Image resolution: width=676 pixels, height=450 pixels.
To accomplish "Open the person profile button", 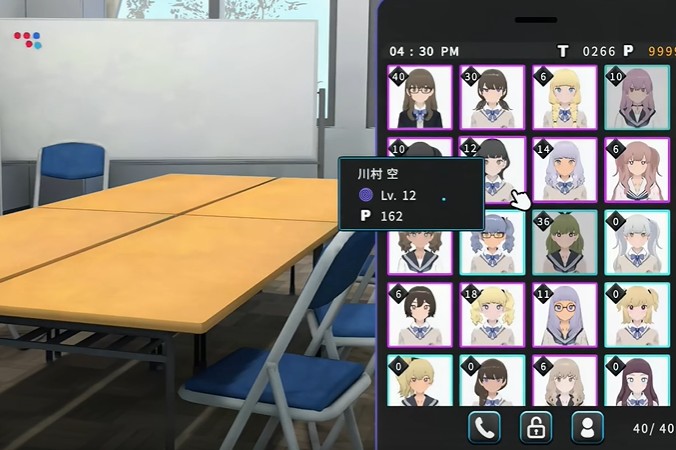I will [x=587, y=427].
